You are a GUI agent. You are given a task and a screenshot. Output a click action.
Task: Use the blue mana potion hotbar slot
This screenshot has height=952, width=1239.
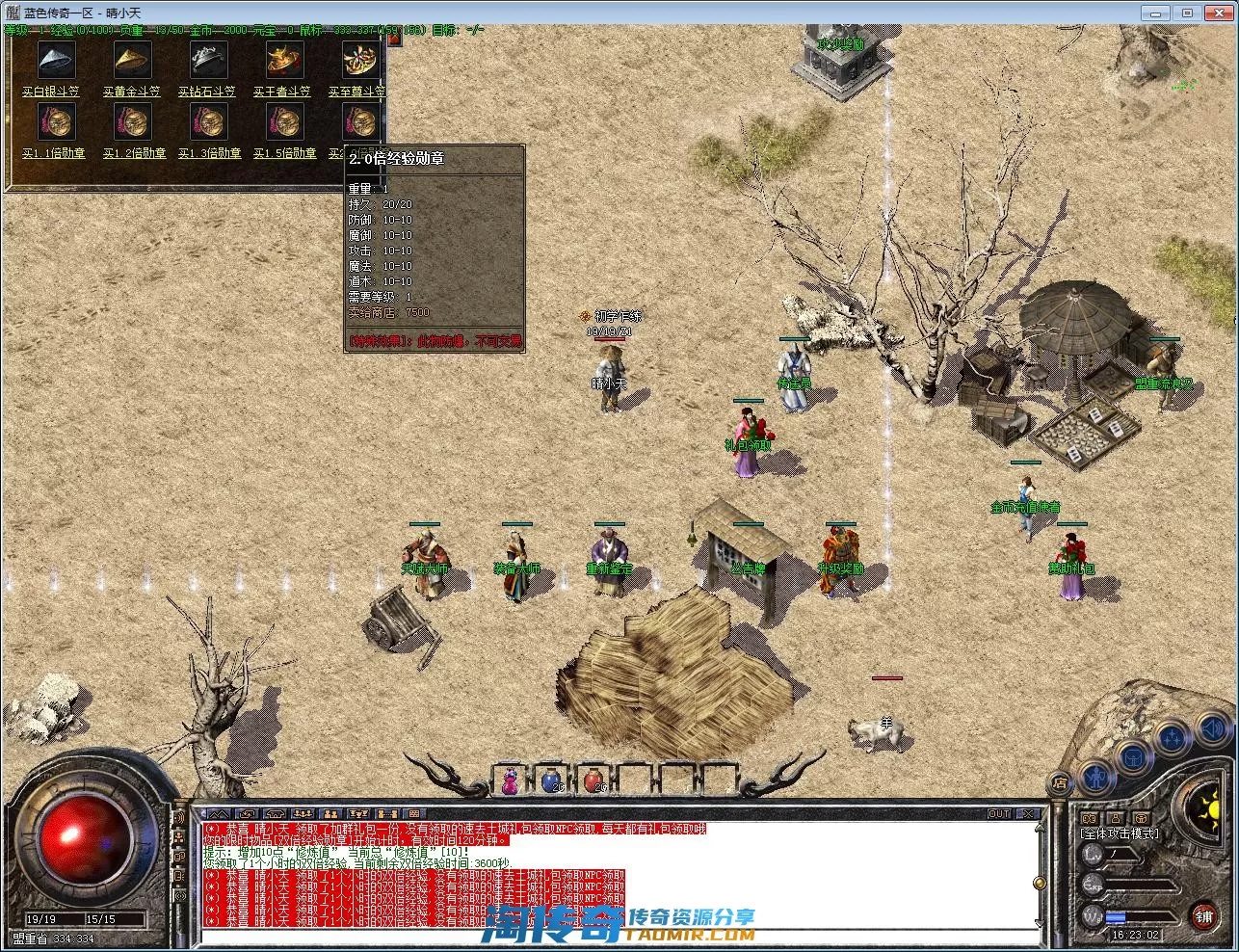tap(552, 780)
